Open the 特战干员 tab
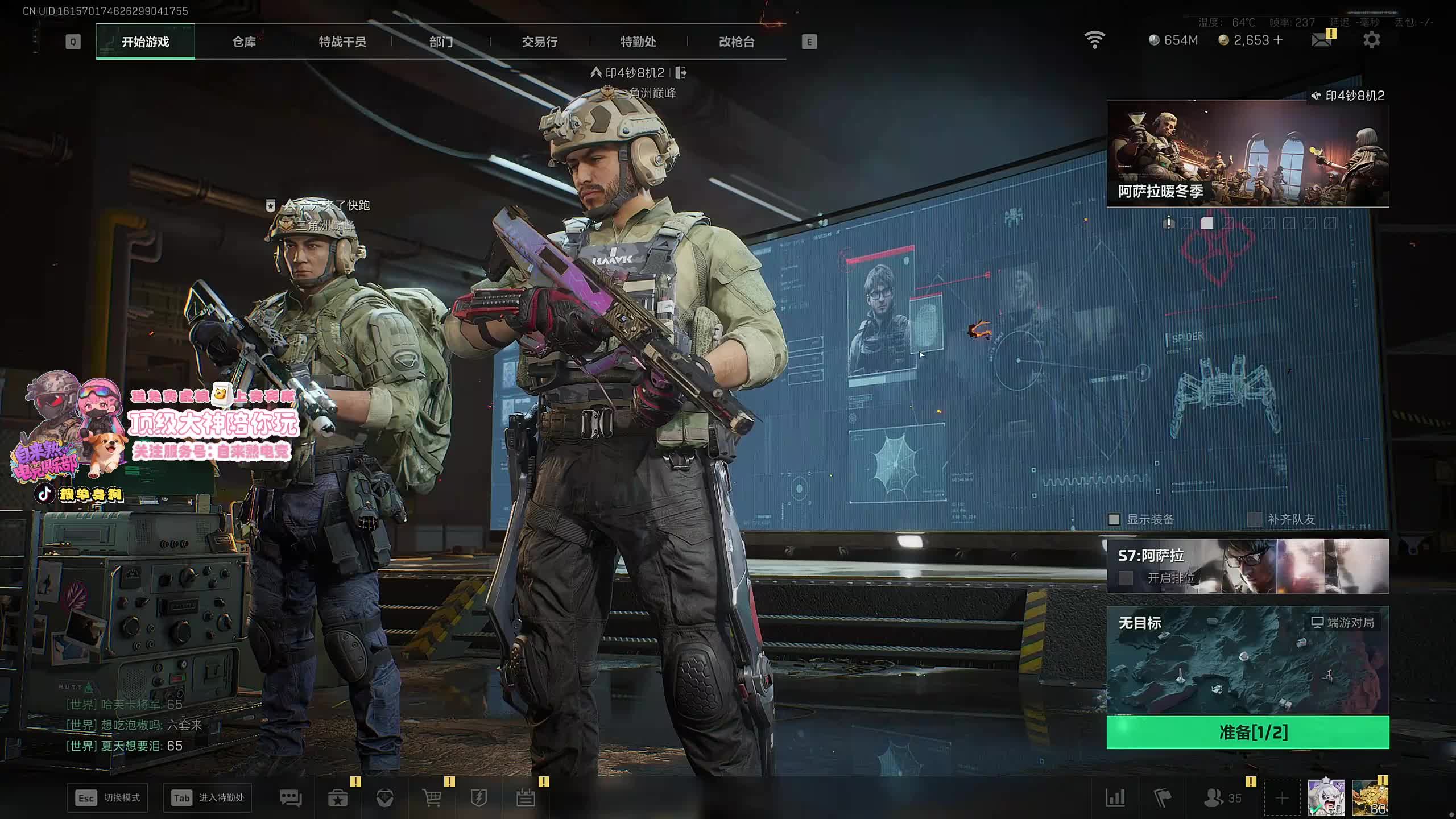Image resolution: width=1456 pixels, height=819 pixels. [342, 42]
